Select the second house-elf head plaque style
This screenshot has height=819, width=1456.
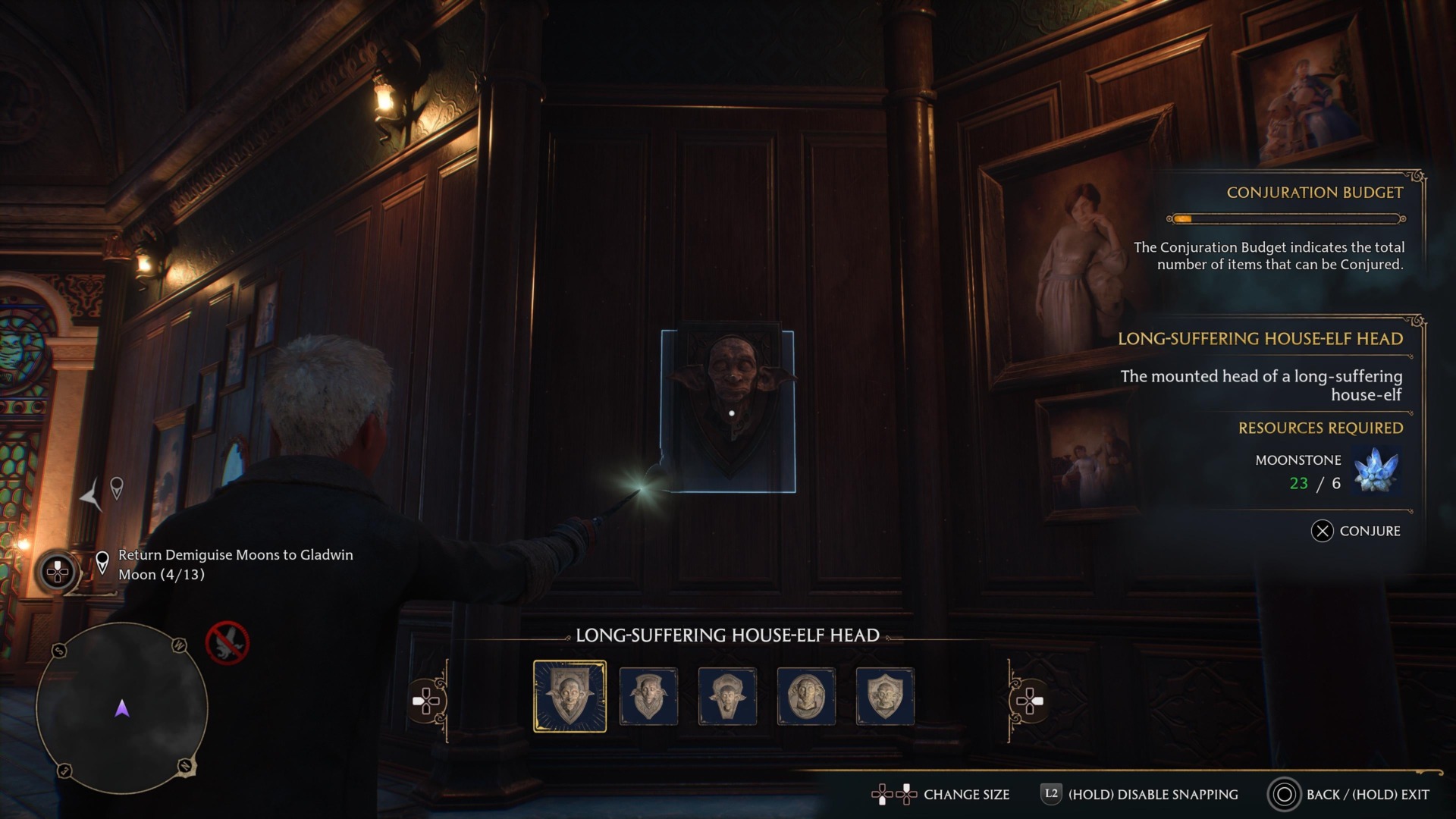649,695
